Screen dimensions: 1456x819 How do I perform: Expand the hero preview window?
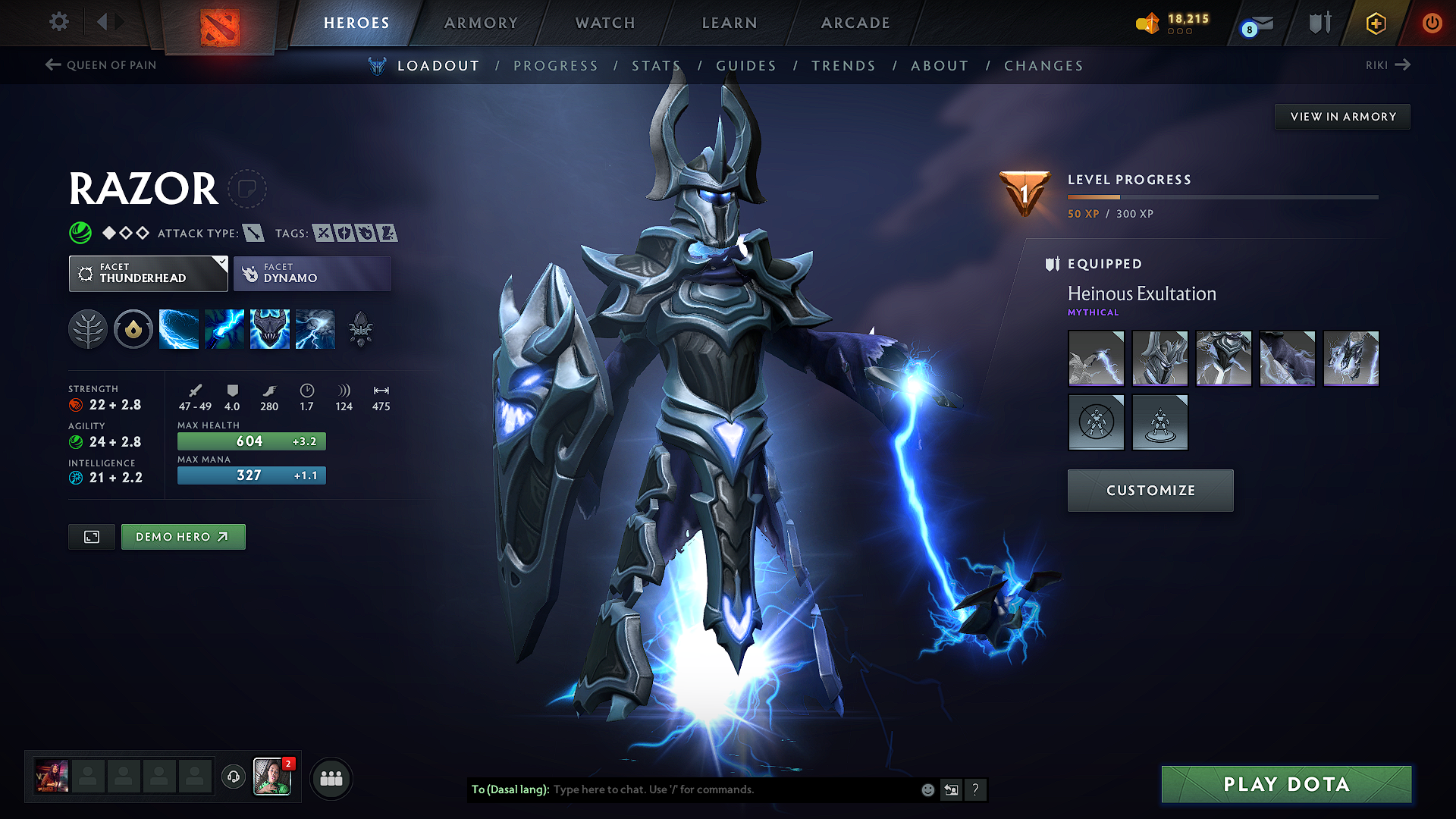(x=91, y=536)
